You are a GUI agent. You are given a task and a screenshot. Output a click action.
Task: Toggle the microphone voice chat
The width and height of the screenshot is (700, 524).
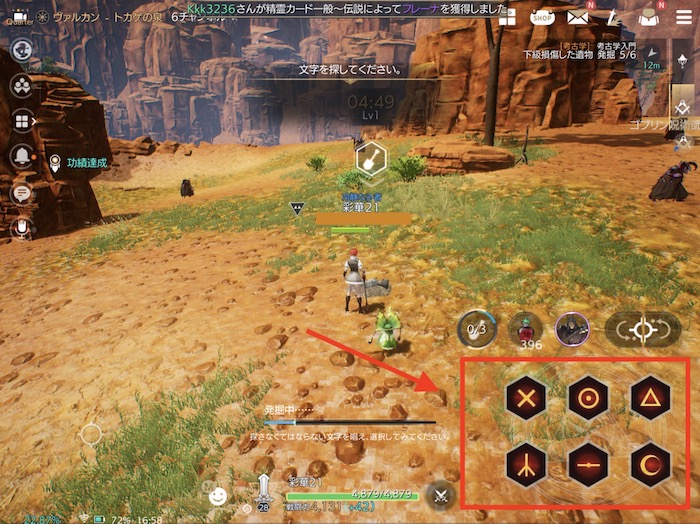[20, 229]
